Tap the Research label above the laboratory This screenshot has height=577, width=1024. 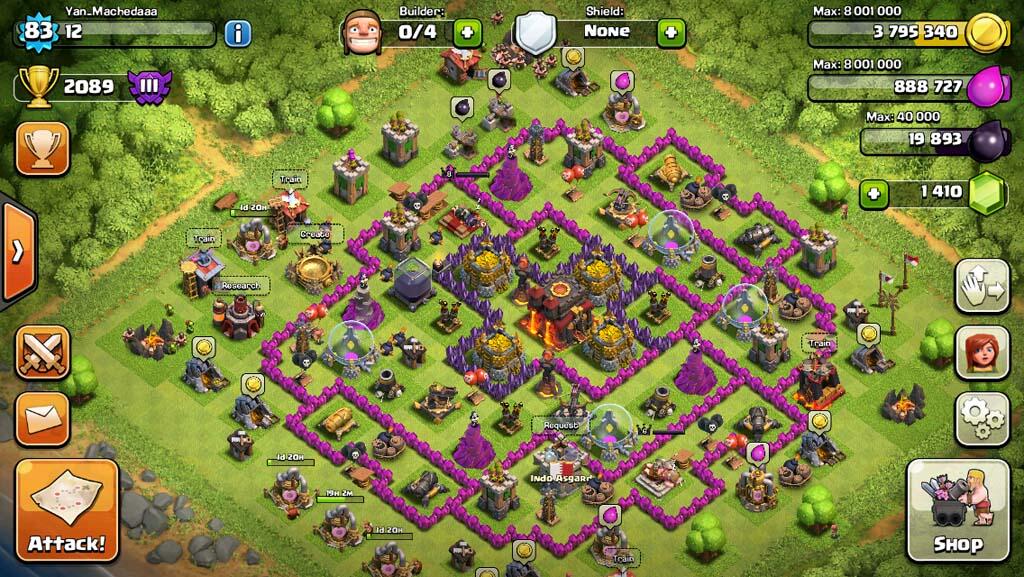point(240,285)
